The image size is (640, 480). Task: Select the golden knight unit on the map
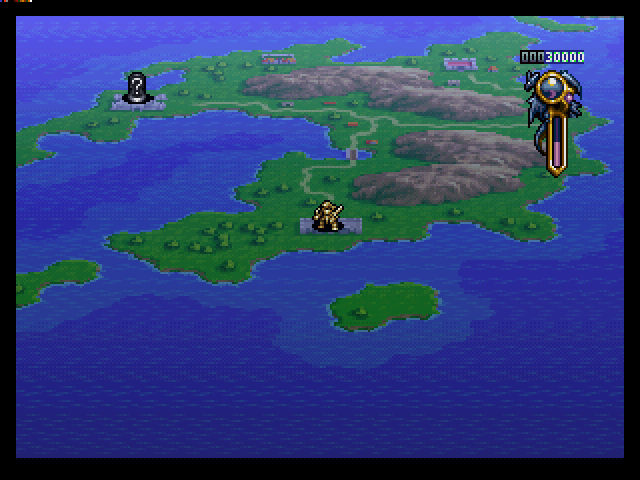(x=326, y=216)
